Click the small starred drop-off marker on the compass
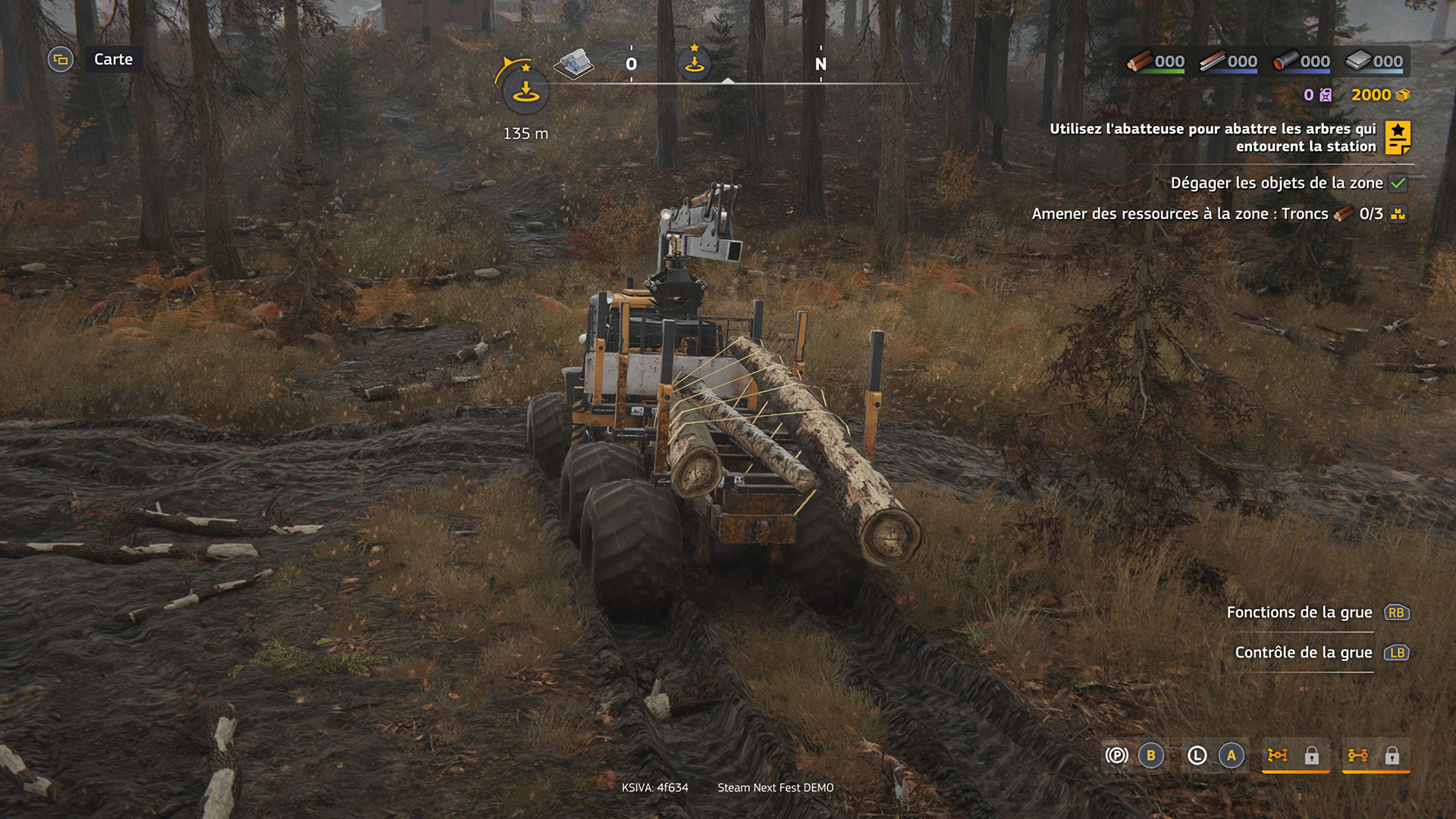The width and height of the screenshot is (1456, 819). click(x=694, y=63)
